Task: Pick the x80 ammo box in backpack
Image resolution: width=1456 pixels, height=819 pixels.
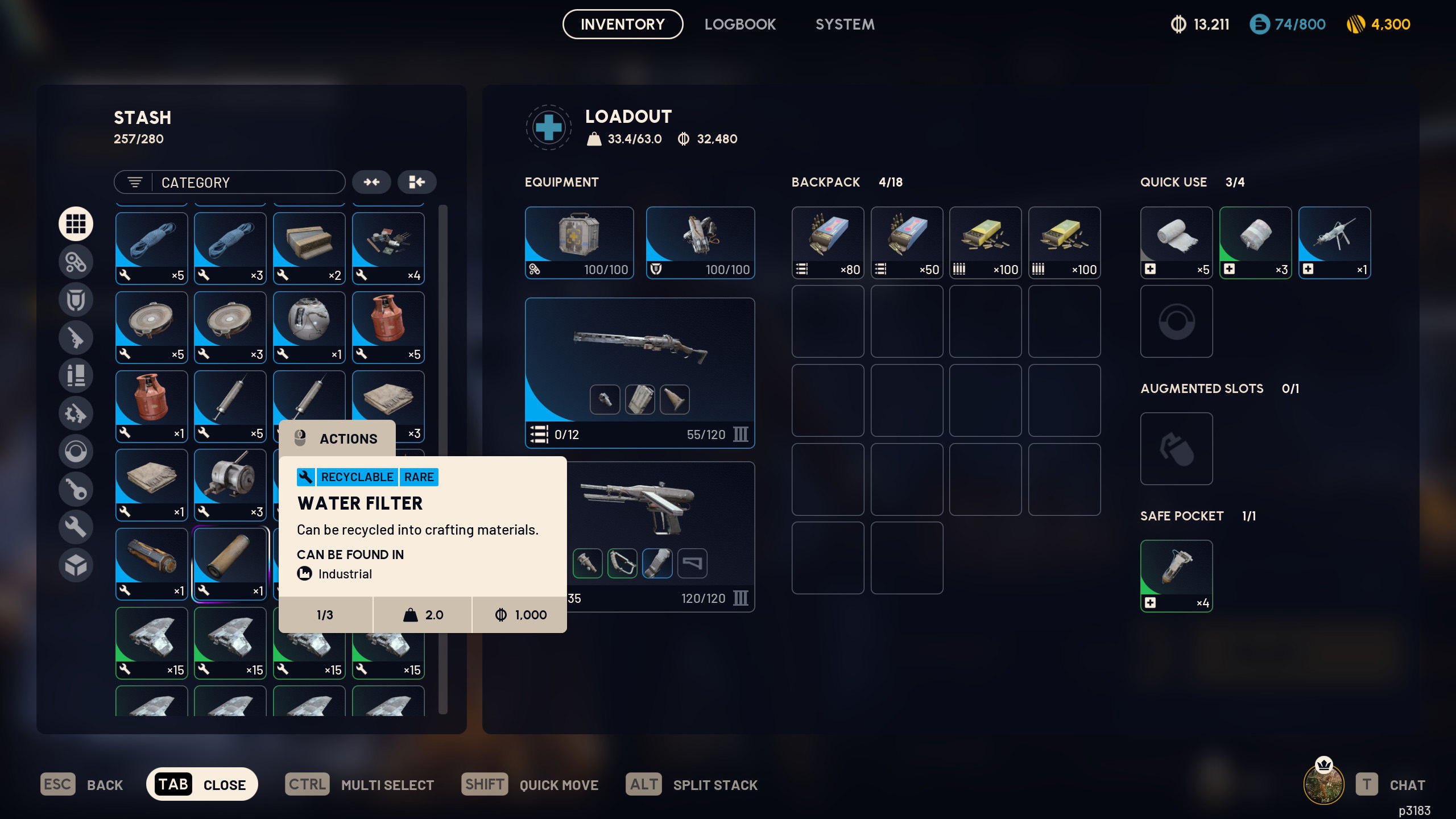Action: click(828, 242)
